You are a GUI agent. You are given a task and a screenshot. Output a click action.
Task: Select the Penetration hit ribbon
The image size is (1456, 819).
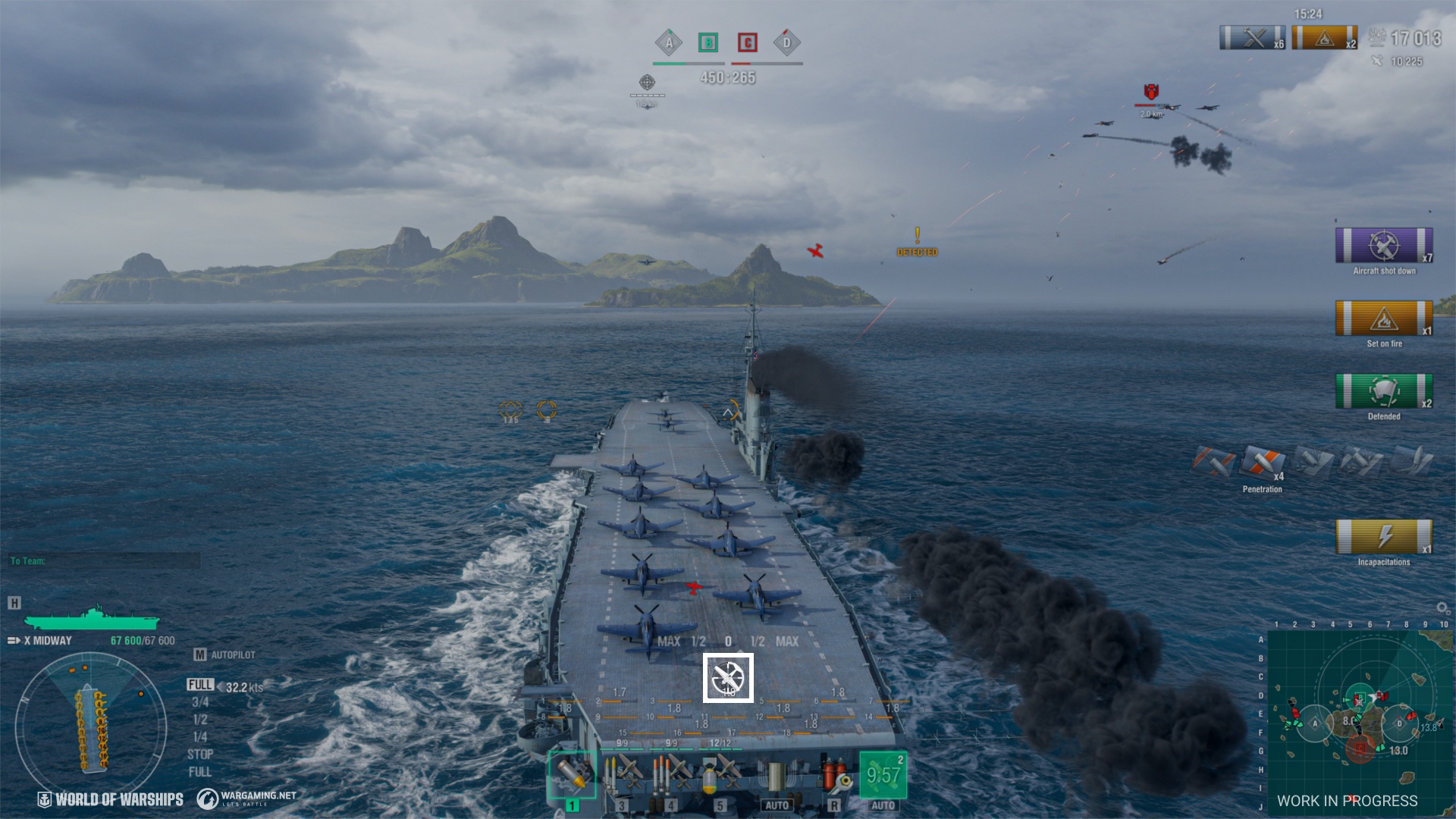(1263, 463)
